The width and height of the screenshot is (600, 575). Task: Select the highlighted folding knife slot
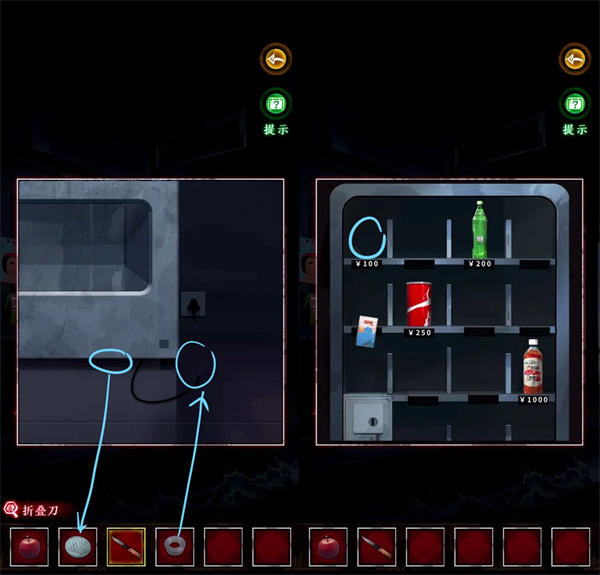click(x=126, y=546)
